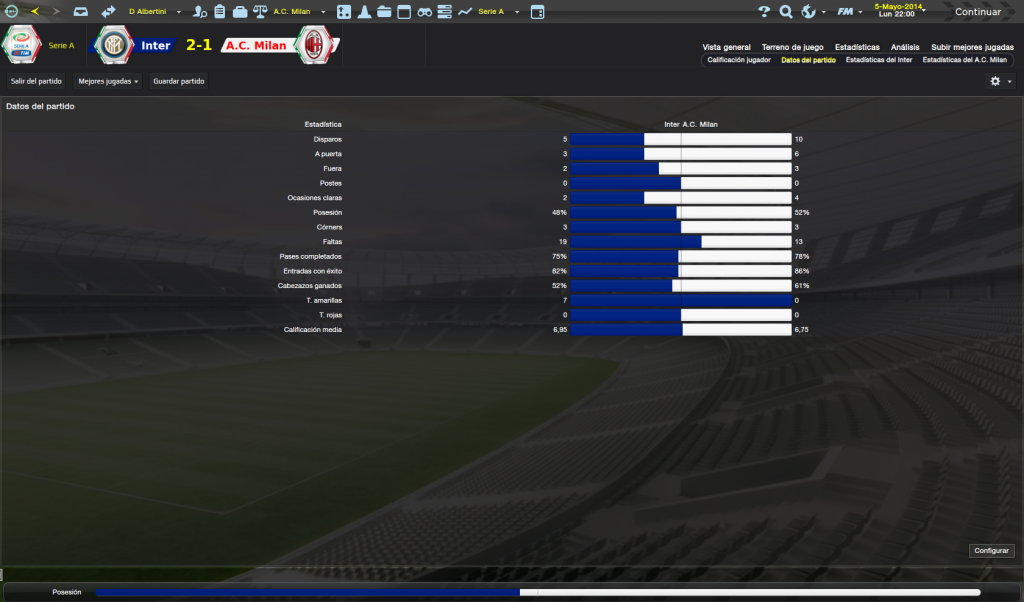
Task: Go to the Análisis tab
Action: click(905, 47)
